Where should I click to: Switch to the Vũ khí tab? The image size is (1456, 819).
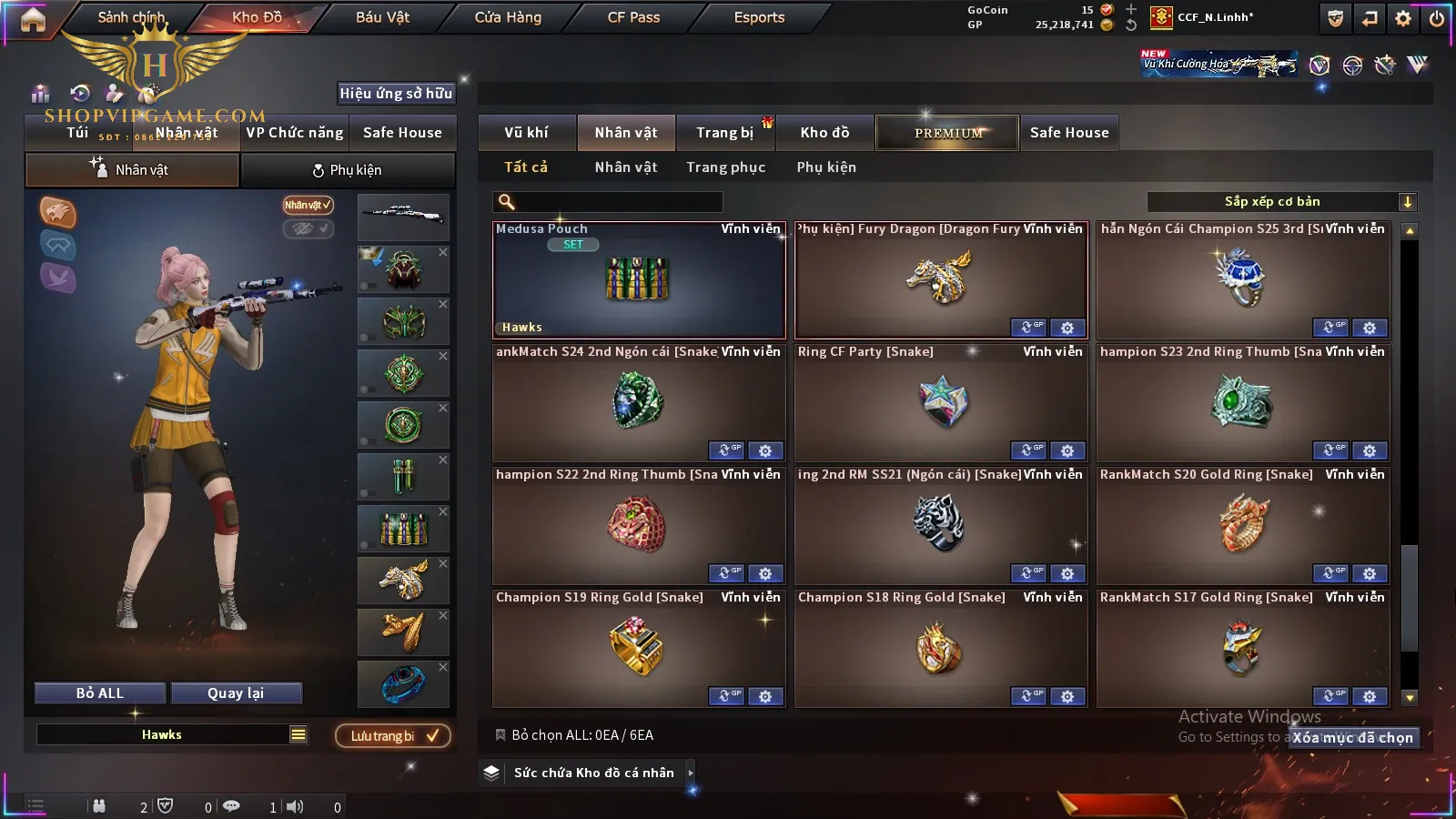[526, 133]
